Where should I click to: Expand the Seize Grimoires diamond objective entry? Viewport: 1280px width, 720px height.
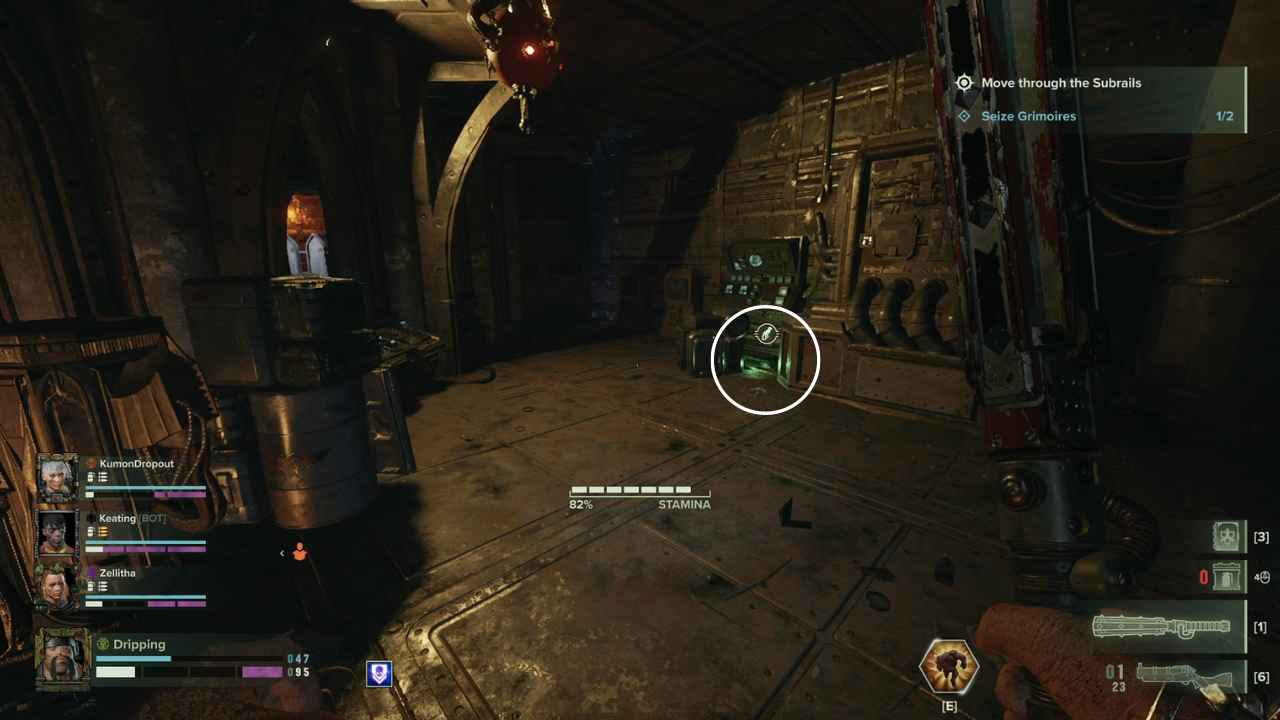pyautogui.click(x=963, y=116)
